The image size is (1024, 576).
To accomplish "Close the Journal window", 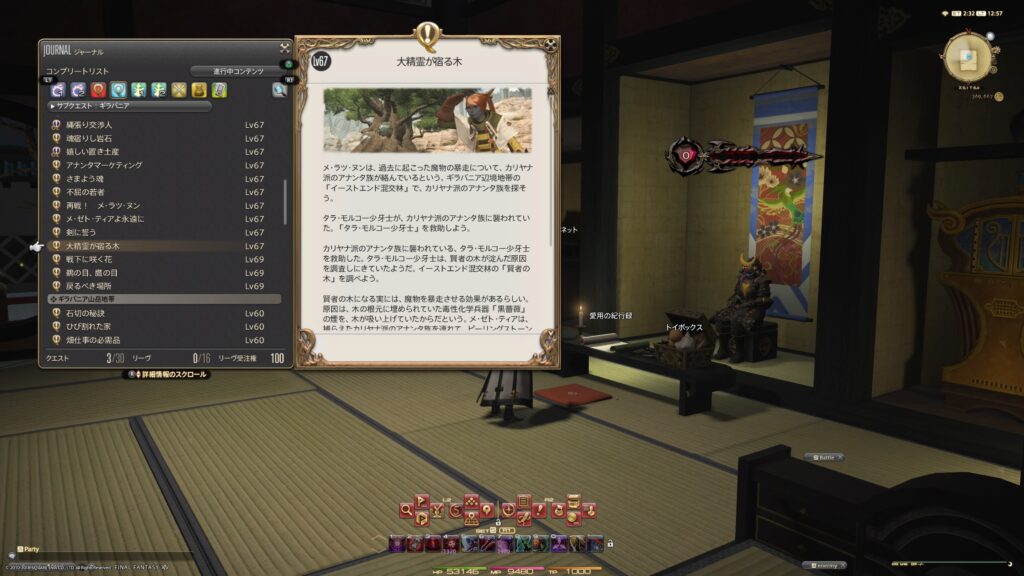I will coord(284,47).
